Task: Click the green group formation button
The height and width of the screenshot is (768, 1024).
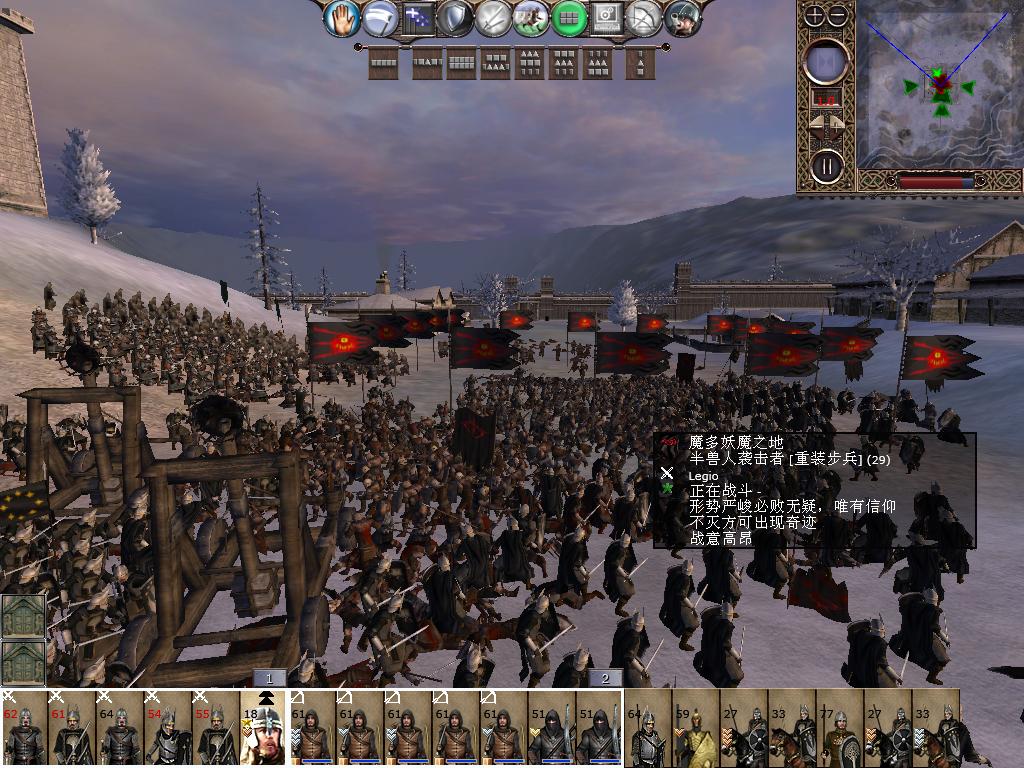Action: tap(569, 18)
